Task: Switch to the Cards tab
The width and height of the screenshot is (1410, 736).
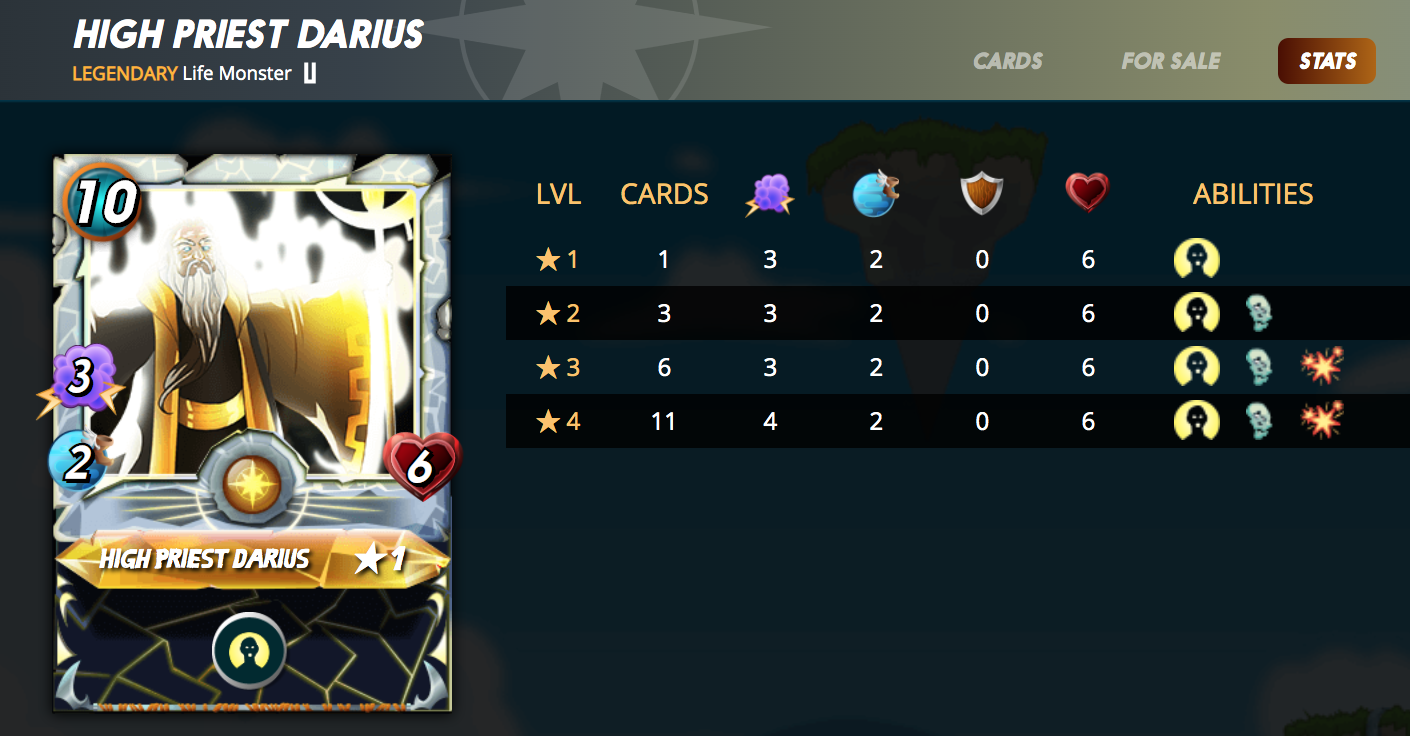Action: tap(1007, 61)
